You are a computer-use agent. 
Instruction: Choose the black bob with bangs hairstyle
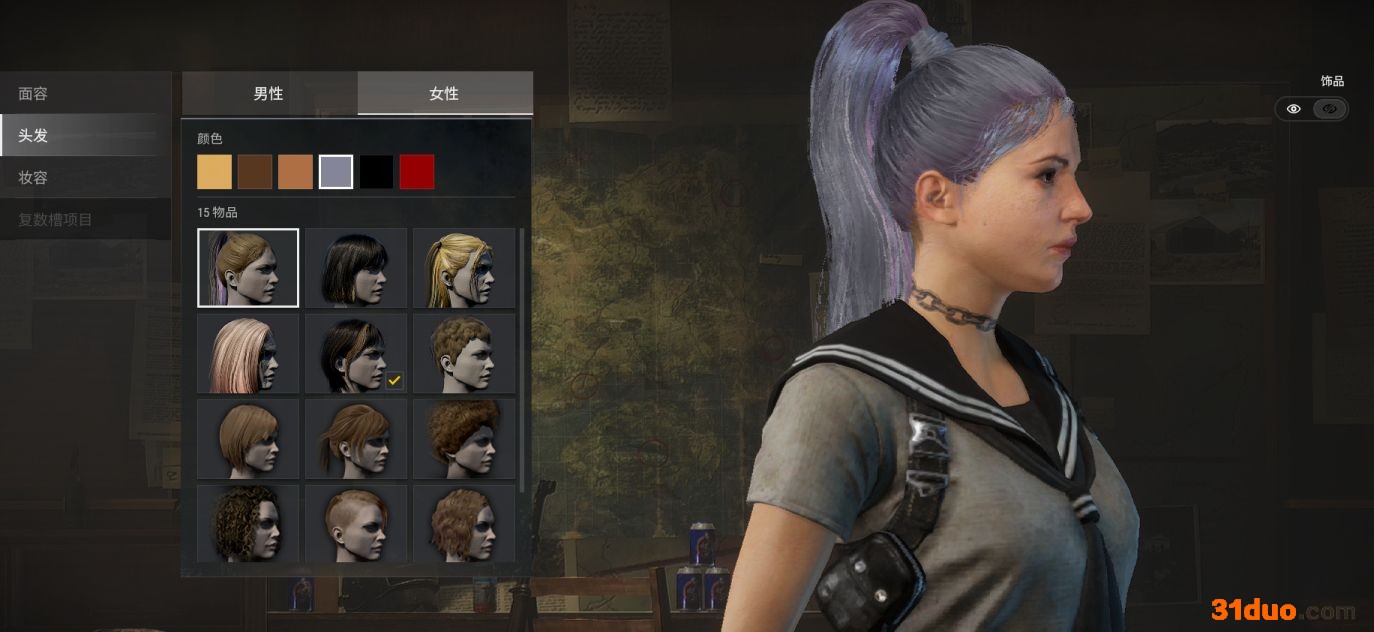[356, 267]
